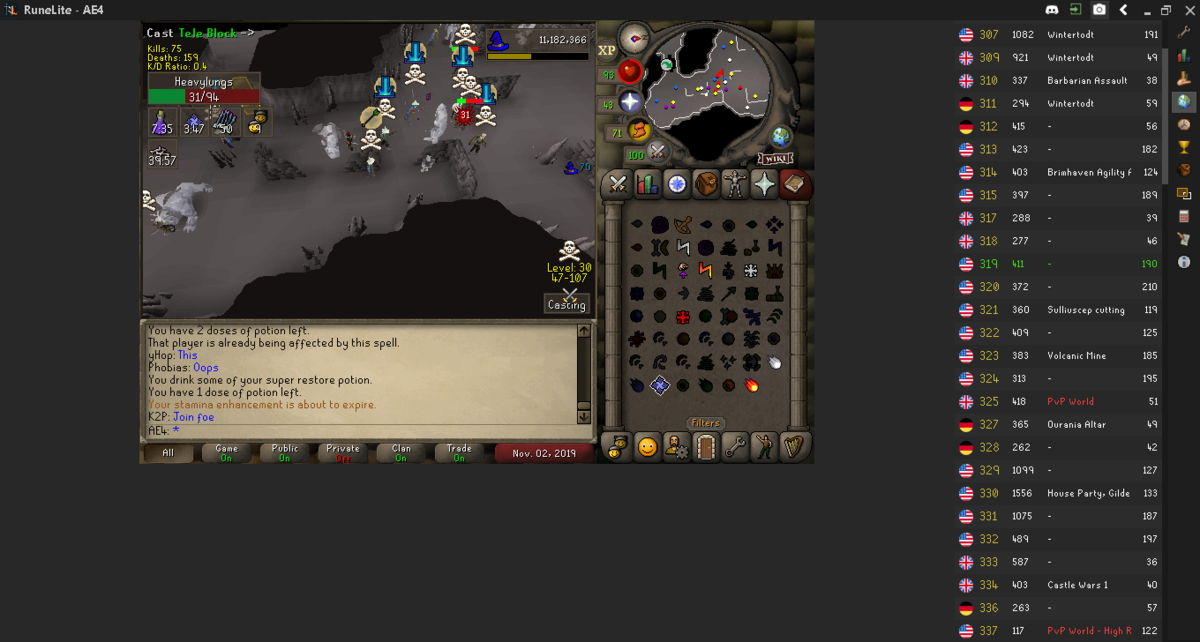Viewport: 1200px width, 642px height.
Task: Open the world map globe
Action: click(780, 137)
